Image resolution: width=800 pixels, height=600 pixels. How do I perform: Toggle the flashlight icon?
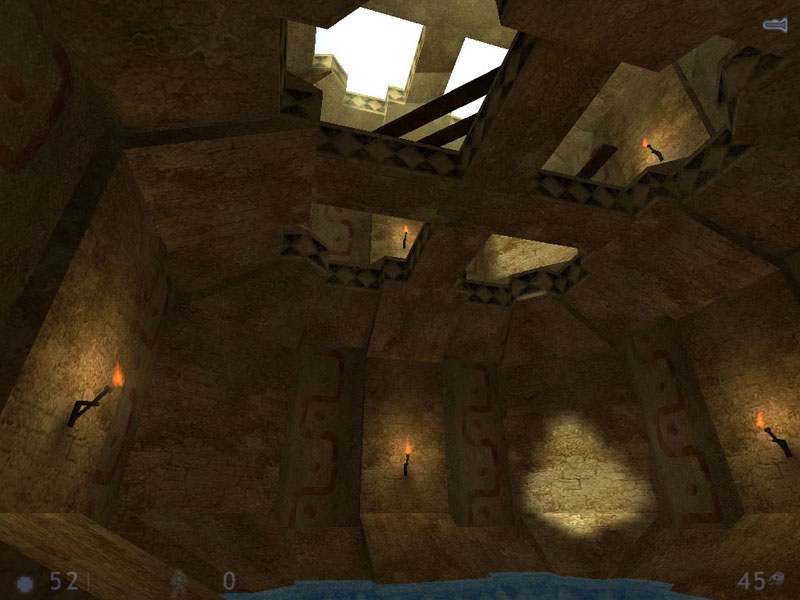(x=775, y=25)
